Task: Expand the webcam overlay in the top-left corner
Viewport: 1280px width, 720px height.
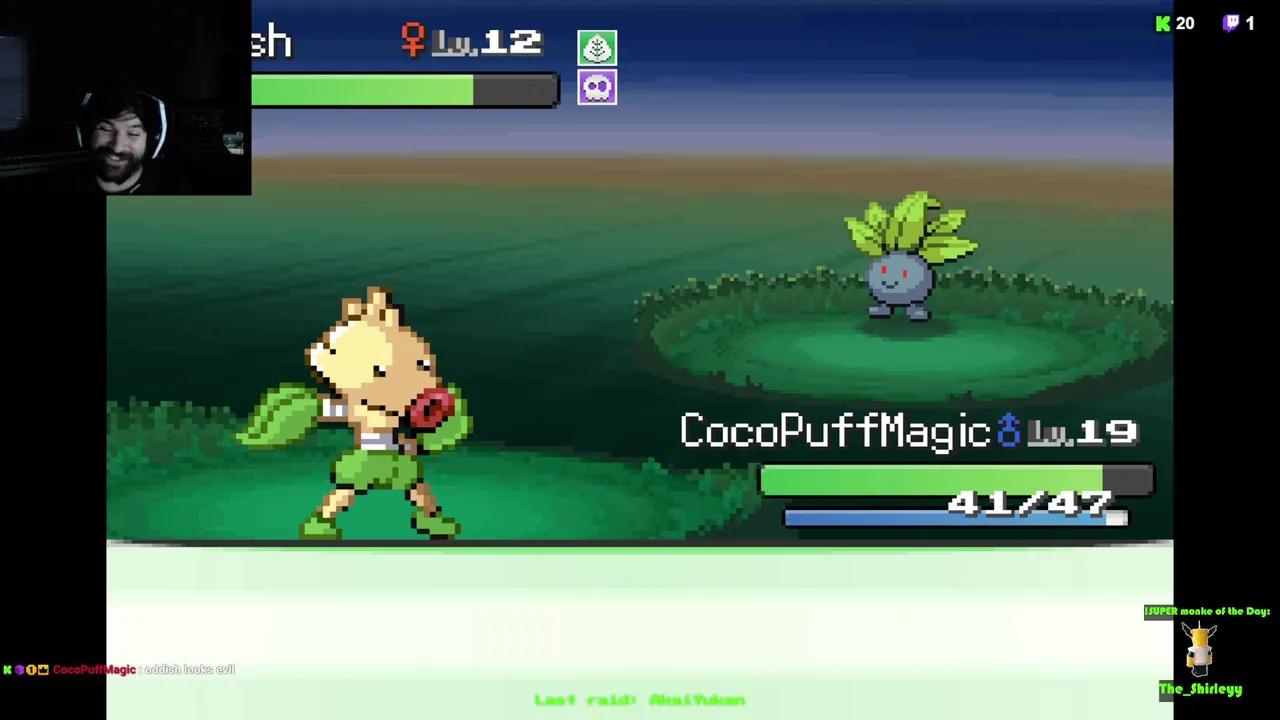Action: coord(125,97)
